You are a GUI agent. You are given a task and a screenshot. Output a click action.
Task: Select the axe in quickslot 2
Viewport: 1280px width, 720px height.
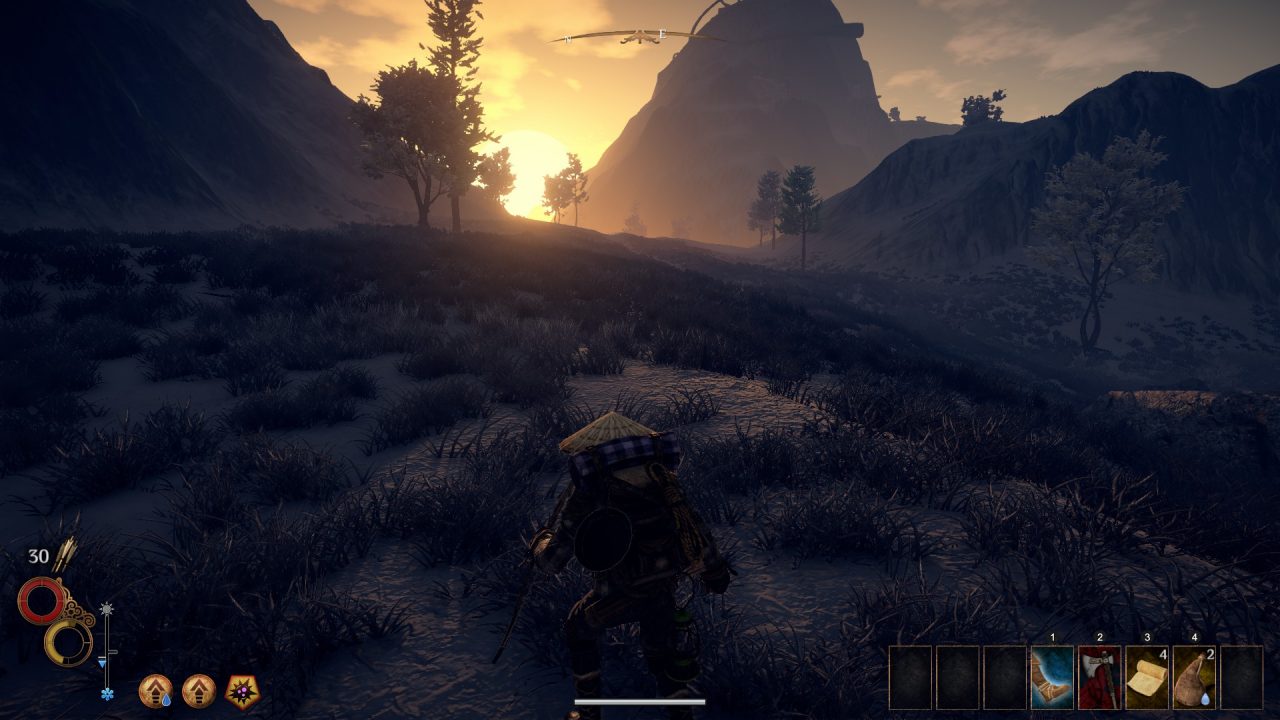tap(1099, 678)
